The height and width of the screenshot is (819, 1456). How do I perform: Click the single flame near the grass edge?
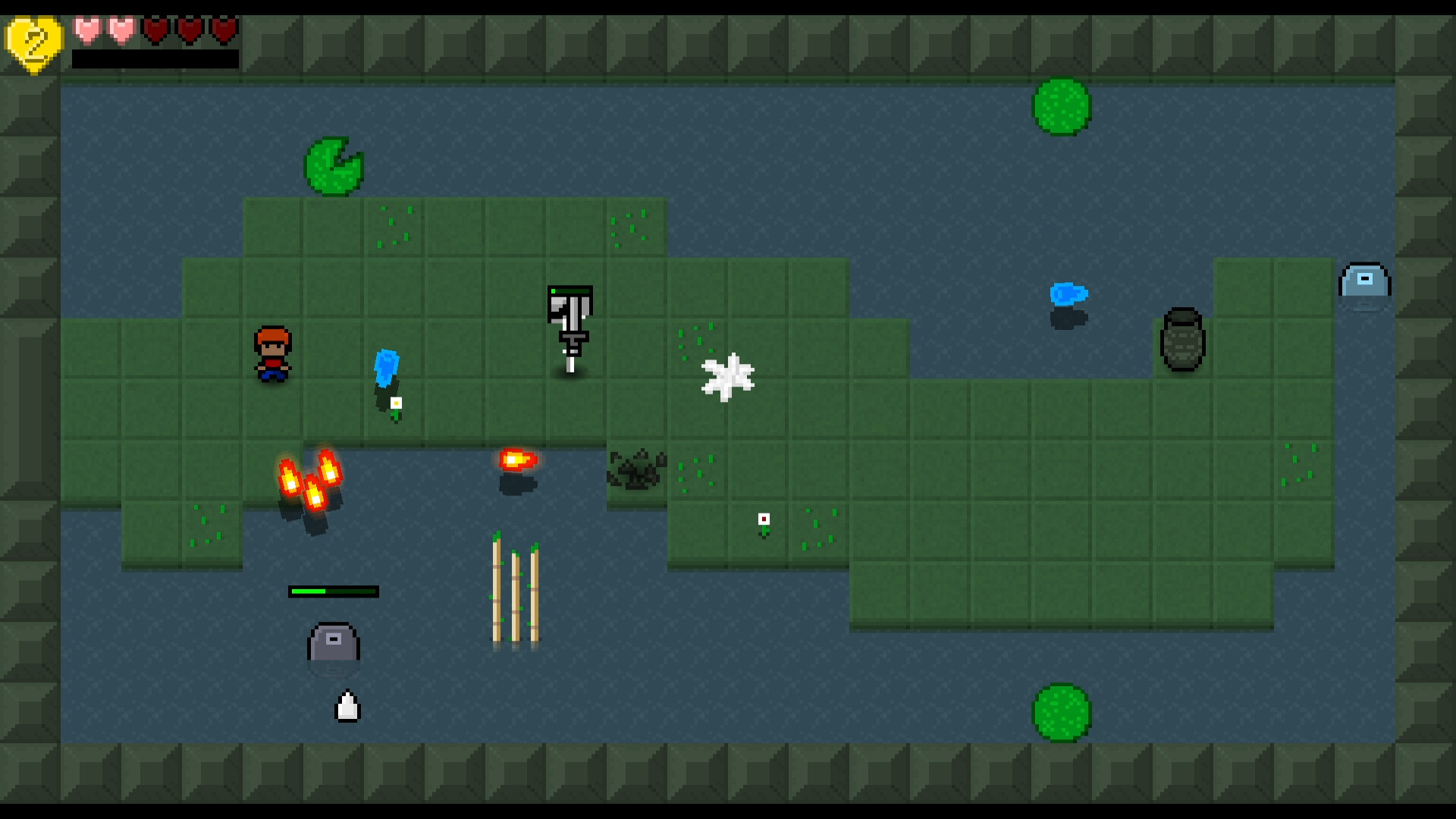pos(516,459)
